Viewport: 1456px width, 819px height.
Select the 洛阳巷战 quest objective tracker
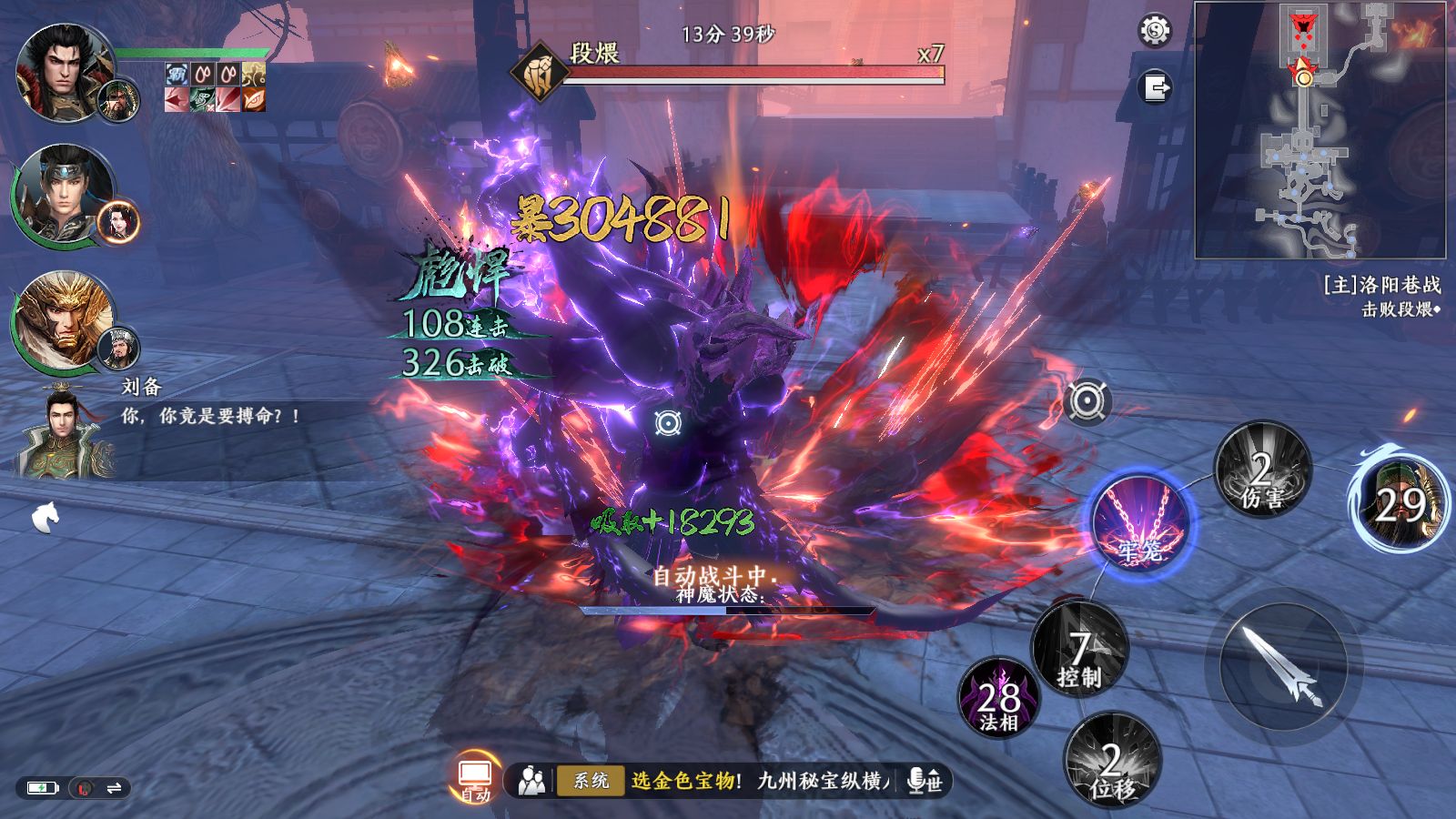(1381, 297)
